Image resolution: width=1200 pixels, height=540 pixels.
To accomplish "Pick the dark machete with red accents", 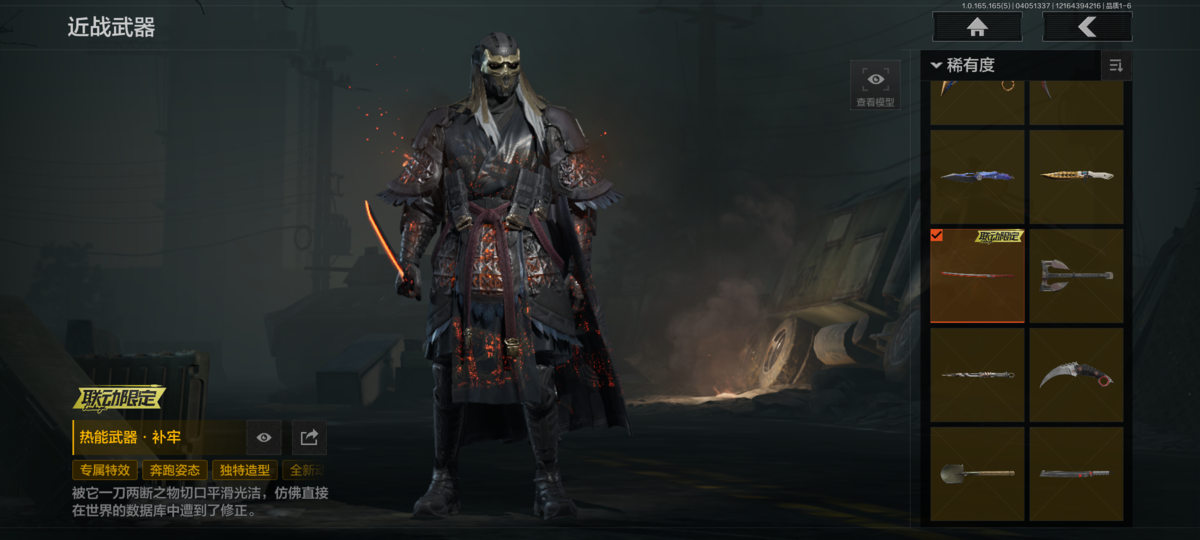I will click(x=1076, y=473).
